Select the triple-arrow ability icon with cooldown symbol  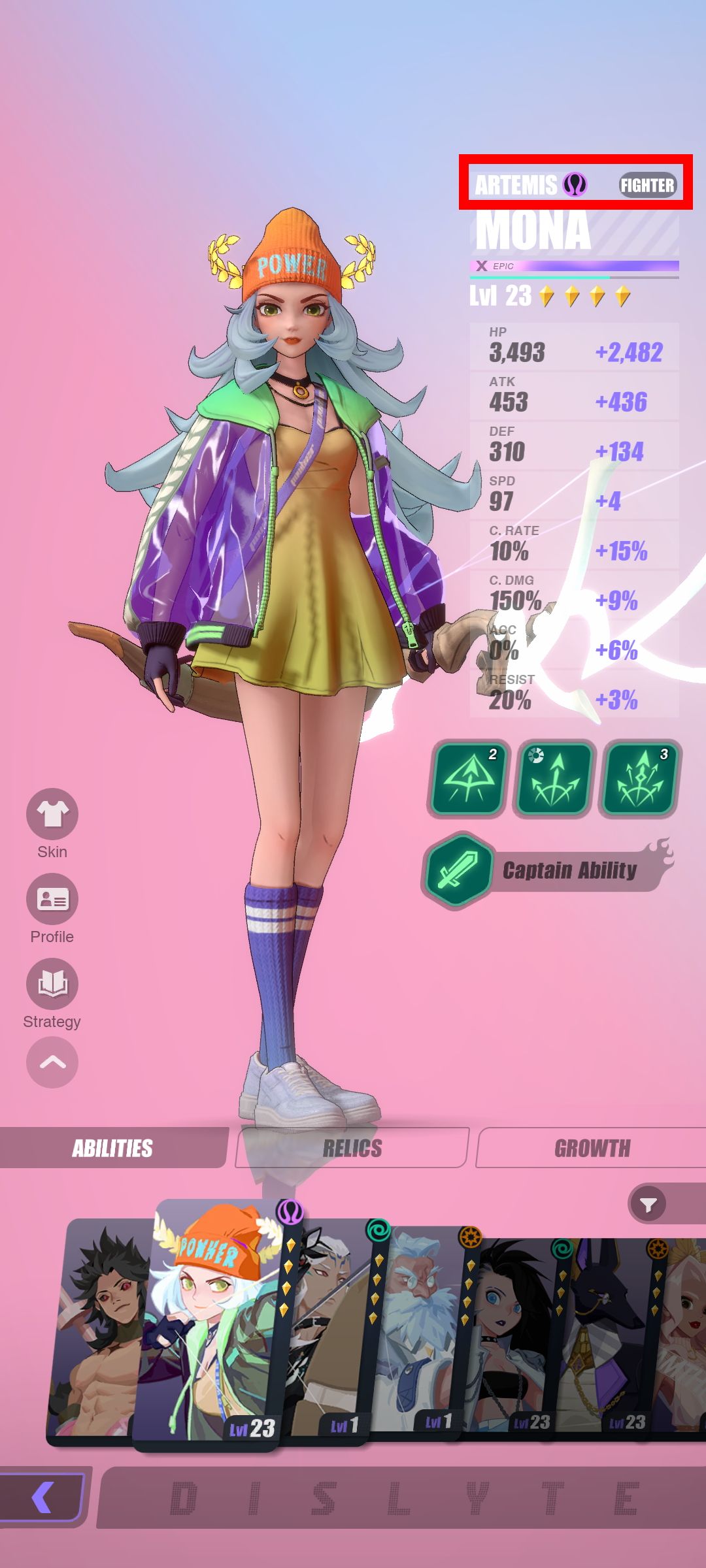pyautogui.click(x=554, y=778)
